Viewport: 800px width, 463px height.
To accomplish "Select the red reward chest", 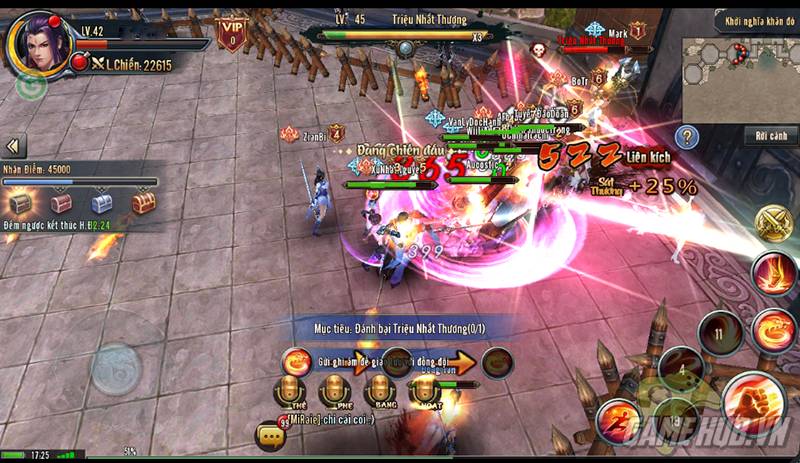I will [62, 203].
